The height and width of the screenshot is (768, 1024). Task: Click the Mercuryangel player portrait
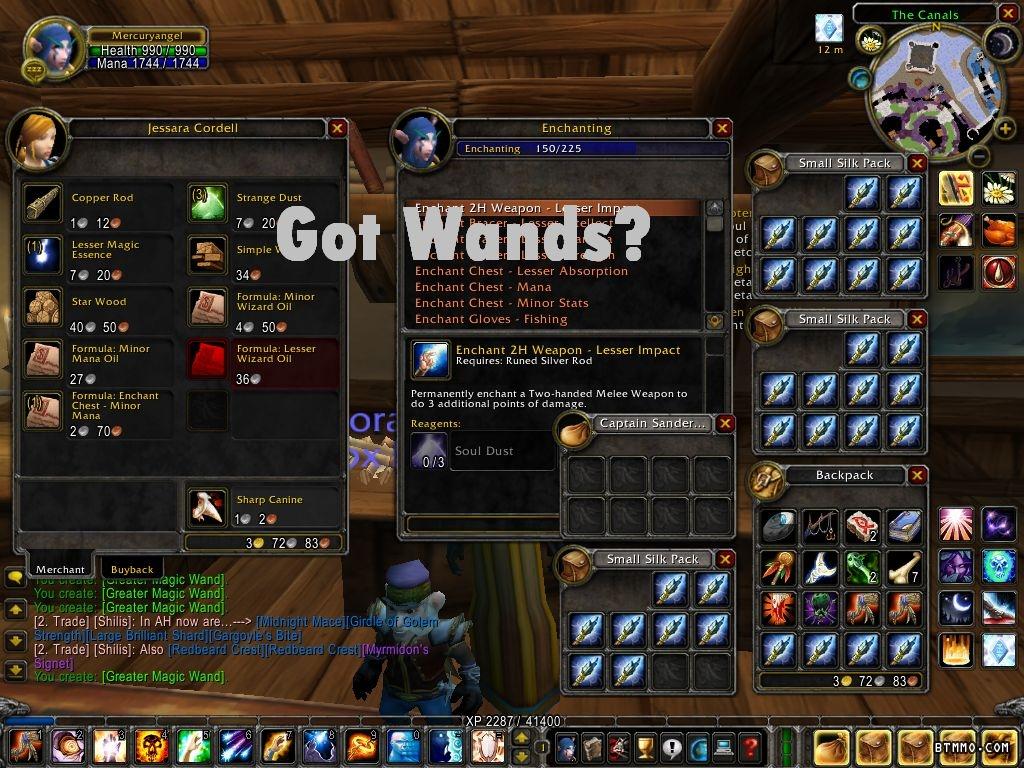pyautogui.click(x=54, y=50)
